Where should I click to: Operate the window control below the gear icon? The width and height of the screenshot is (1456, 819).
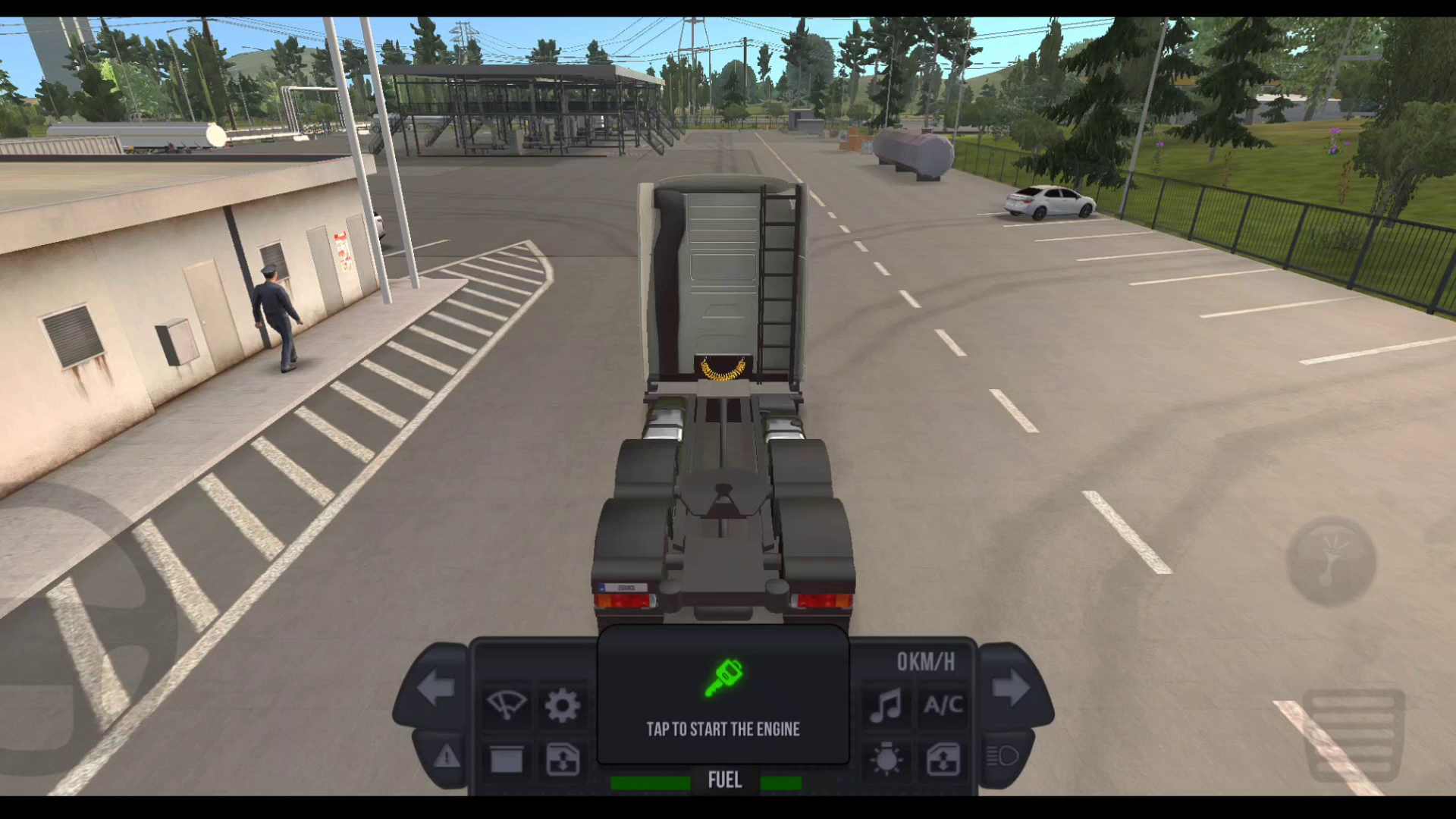click(563, 759)
